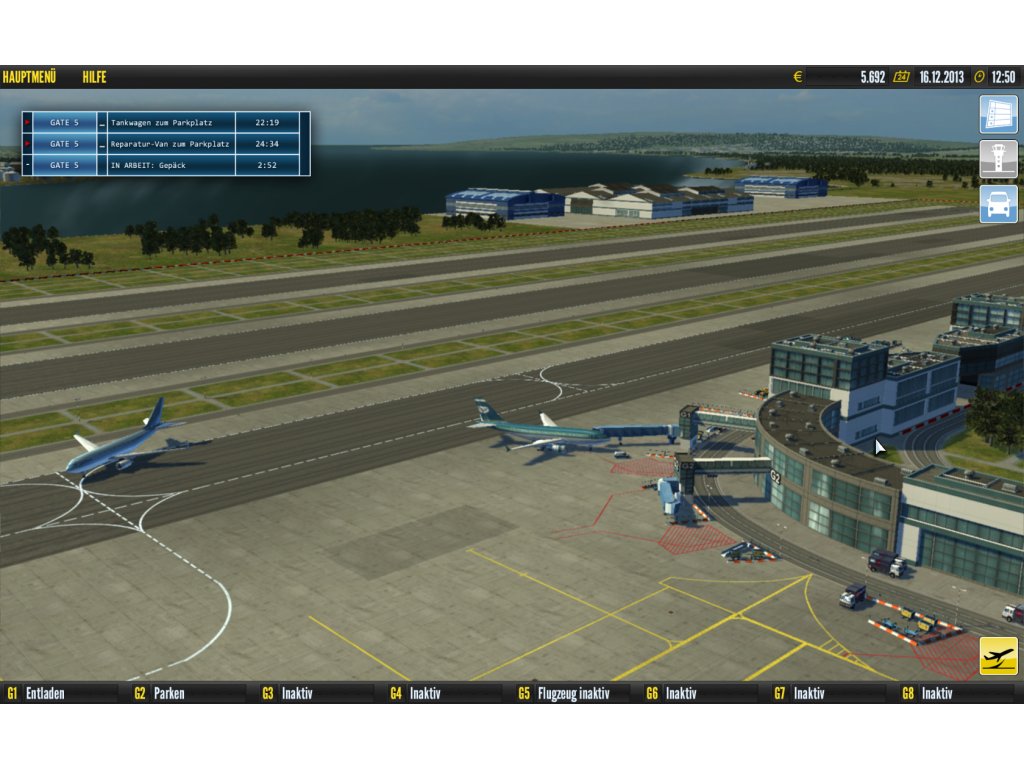Click the yellow airplane takeoff button

998,656
